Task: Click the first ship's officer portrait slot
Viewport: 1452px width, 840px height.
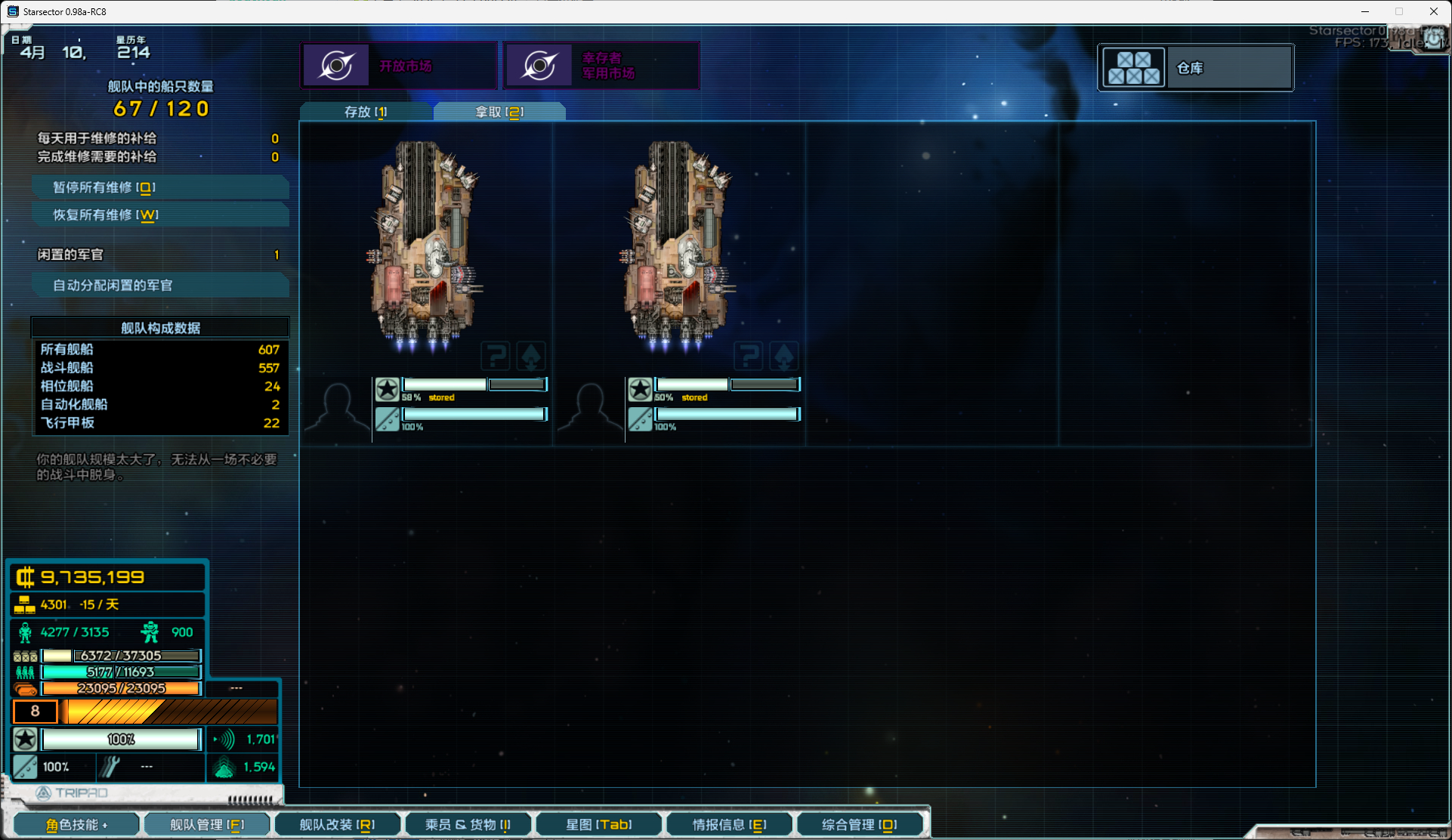Action: [x=337, y=409]
